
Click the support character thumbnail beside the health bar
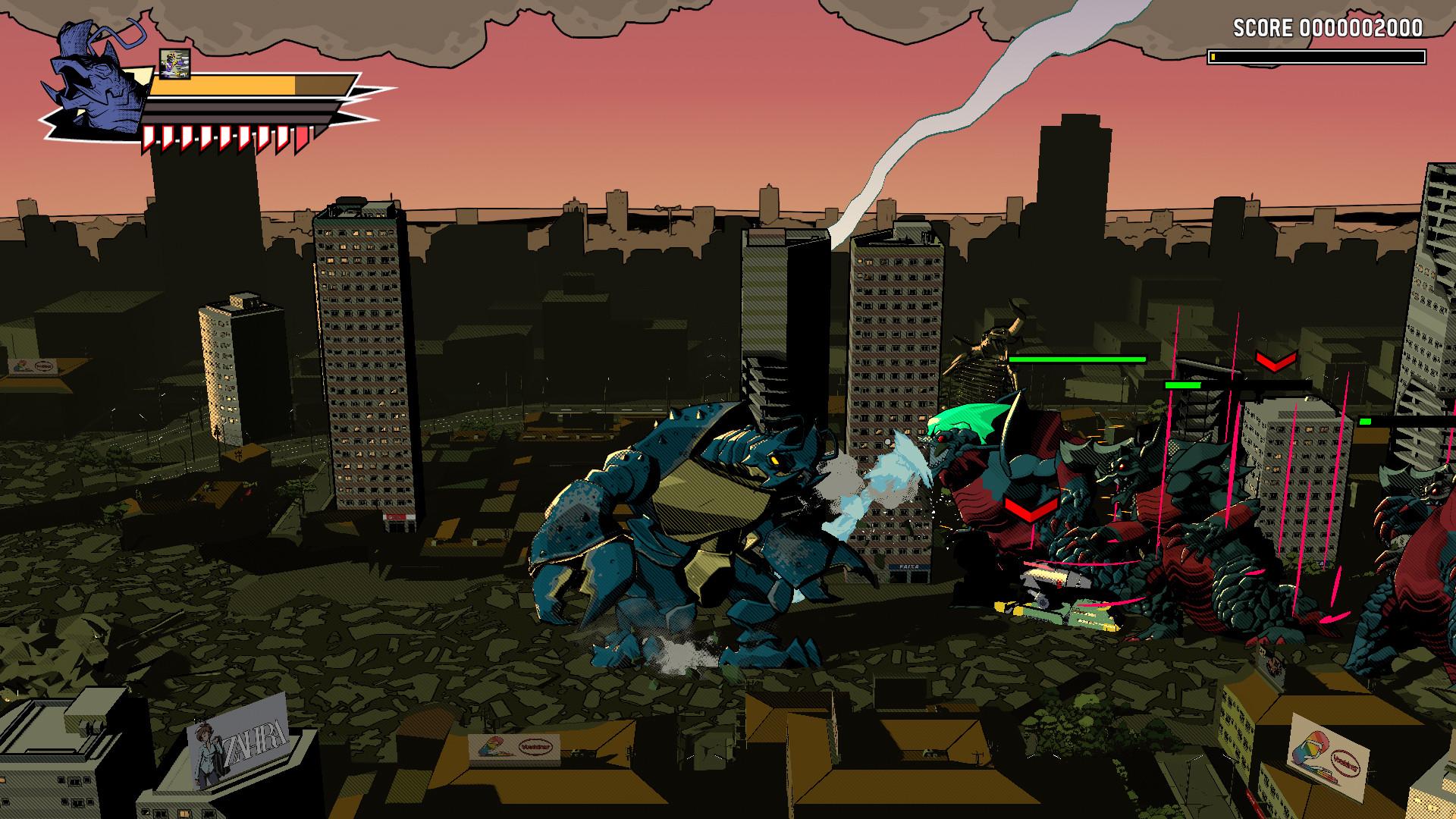click(174, 64)
